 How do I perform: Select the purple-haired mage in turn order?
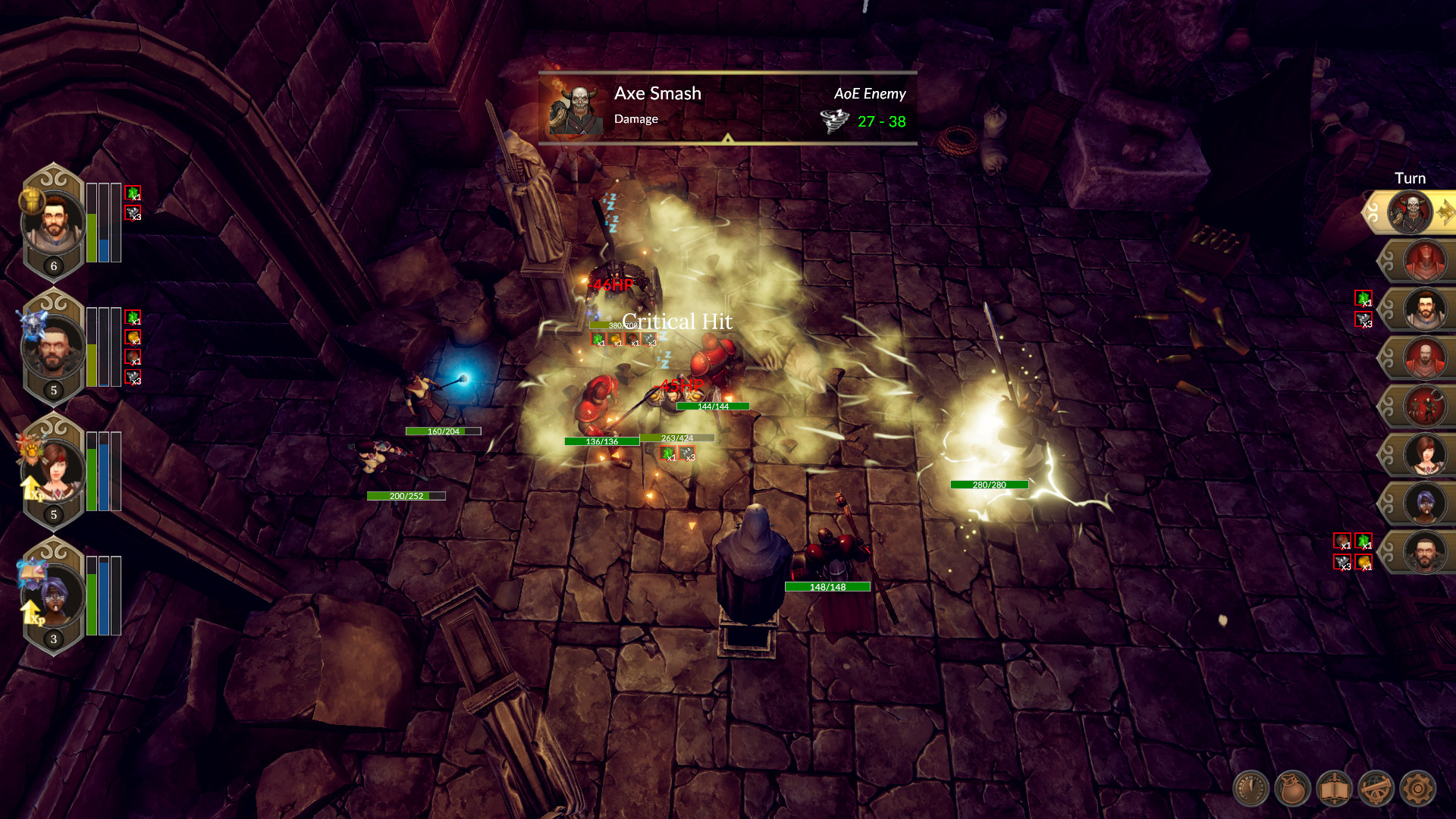[1425, 504]
